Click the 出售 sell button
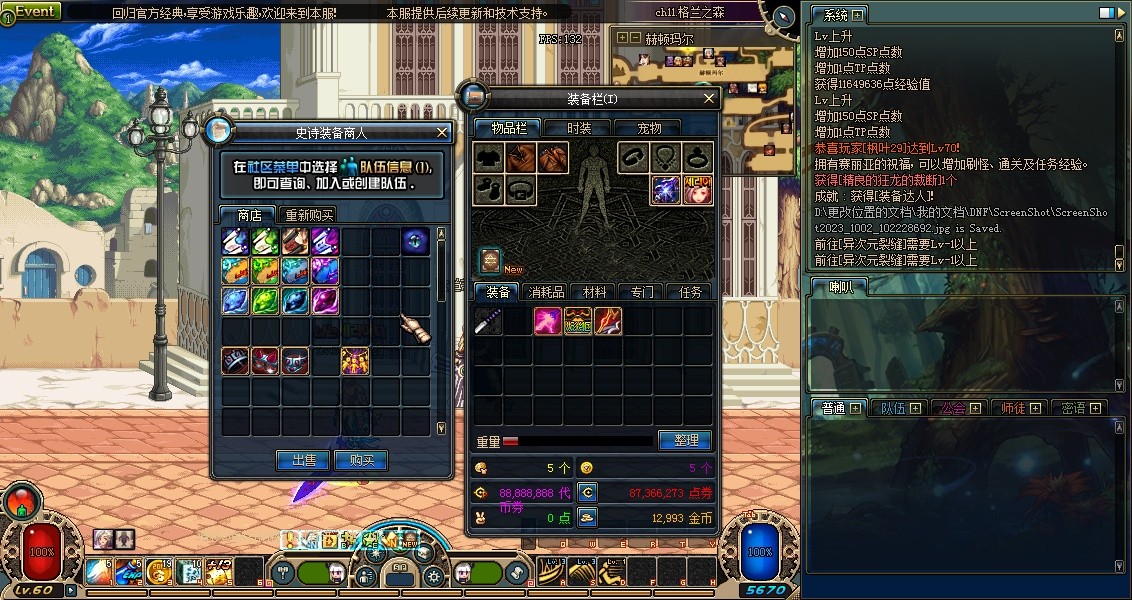Image resolution: width=1132 pixels, height=600 pixels. (304, 460)
